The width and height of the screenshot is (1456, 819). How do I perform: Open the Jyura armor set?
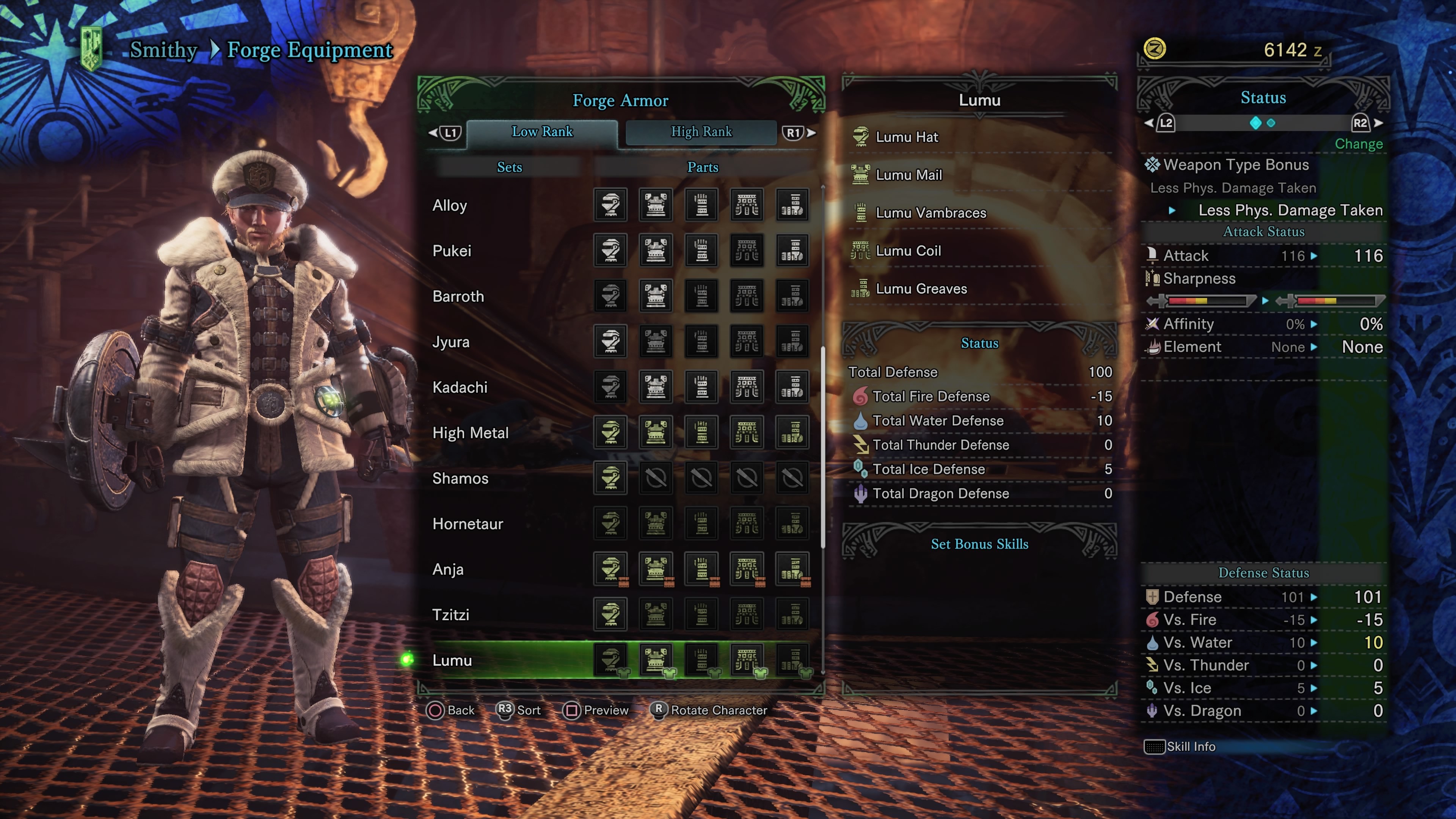[450, 342]
